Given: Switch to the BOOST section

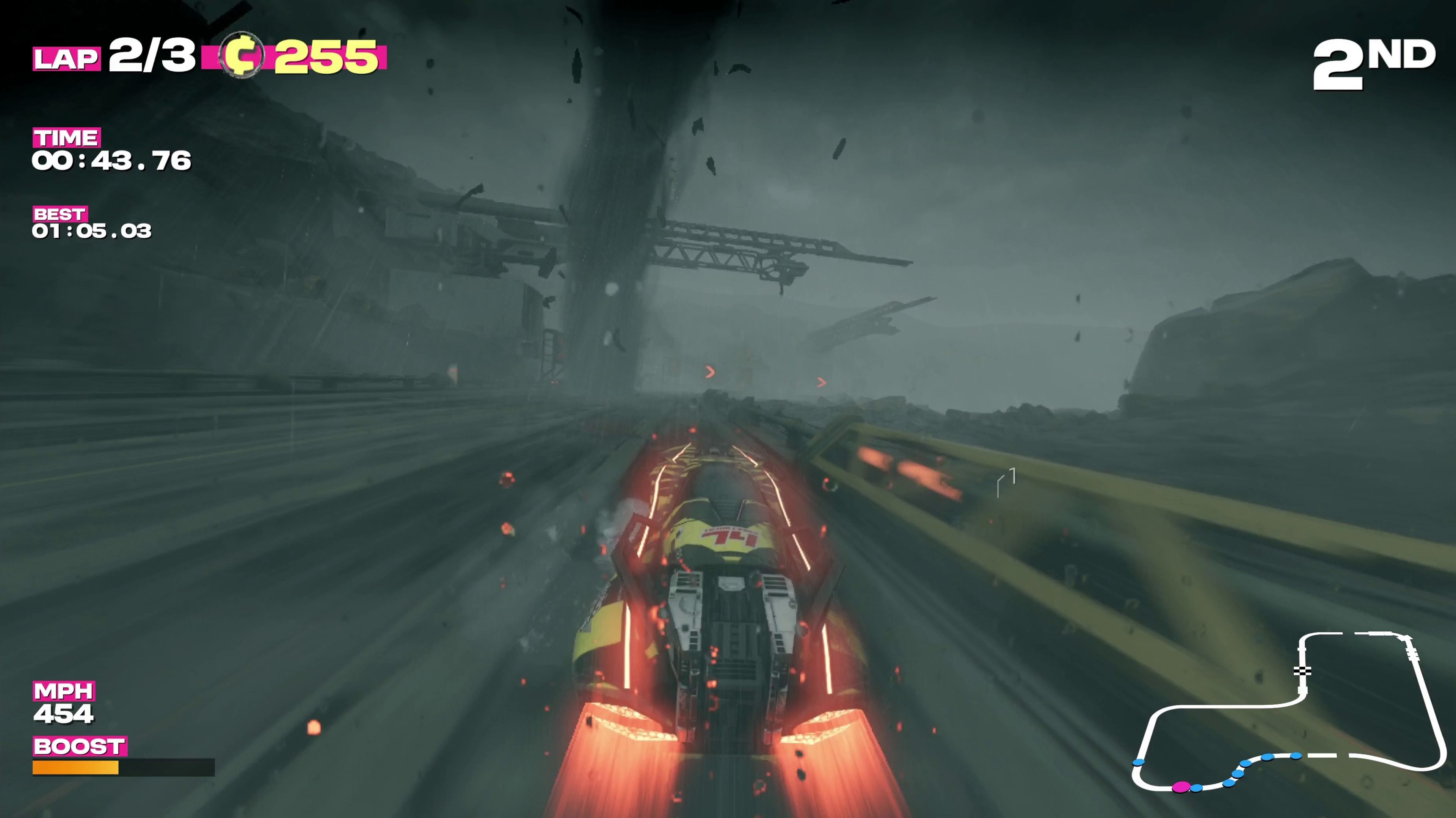Looking at the screenshot, I should 80,747.
